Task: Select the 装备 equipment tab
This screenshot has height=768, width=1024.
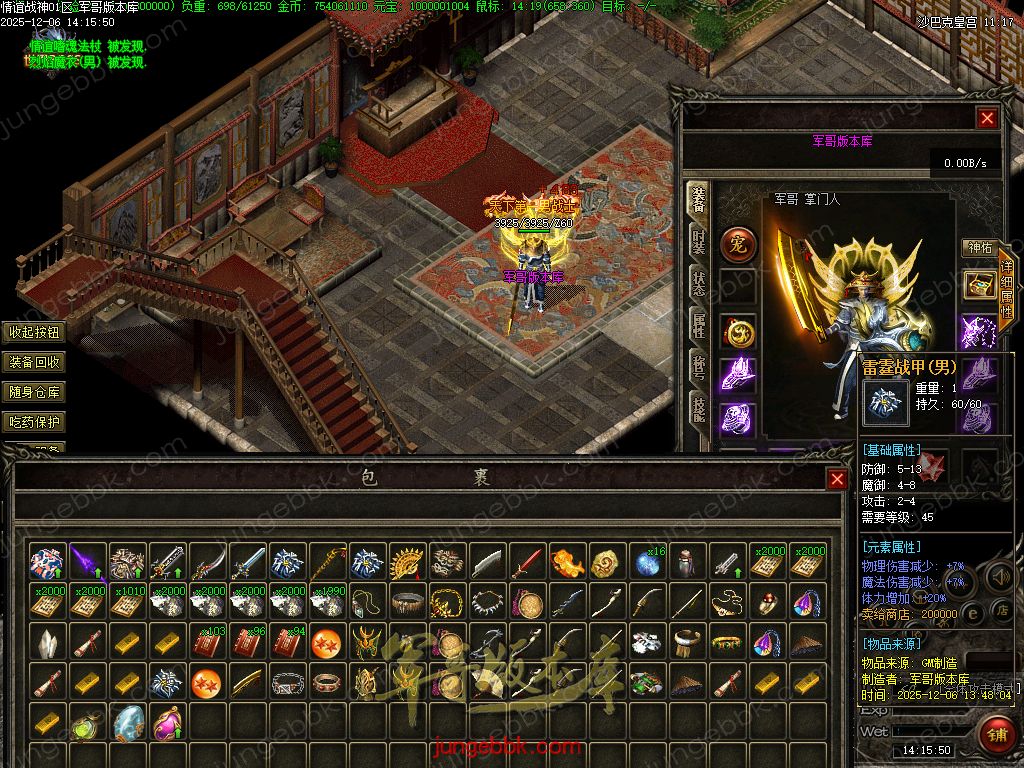Action: click(x=699, y=201)
